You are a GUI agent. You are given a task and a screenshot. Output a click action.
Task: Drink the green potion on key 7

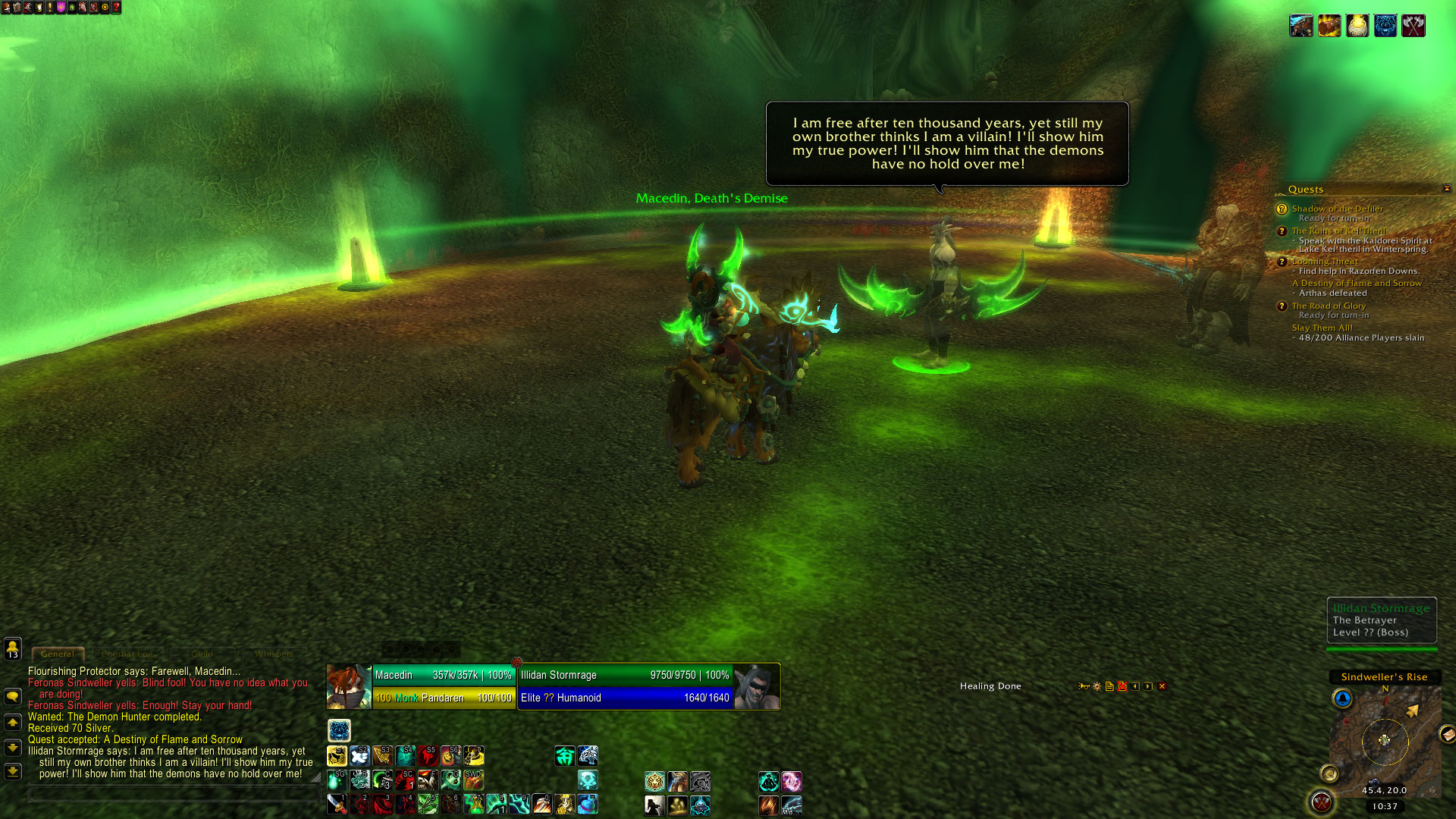pos(473,804)
